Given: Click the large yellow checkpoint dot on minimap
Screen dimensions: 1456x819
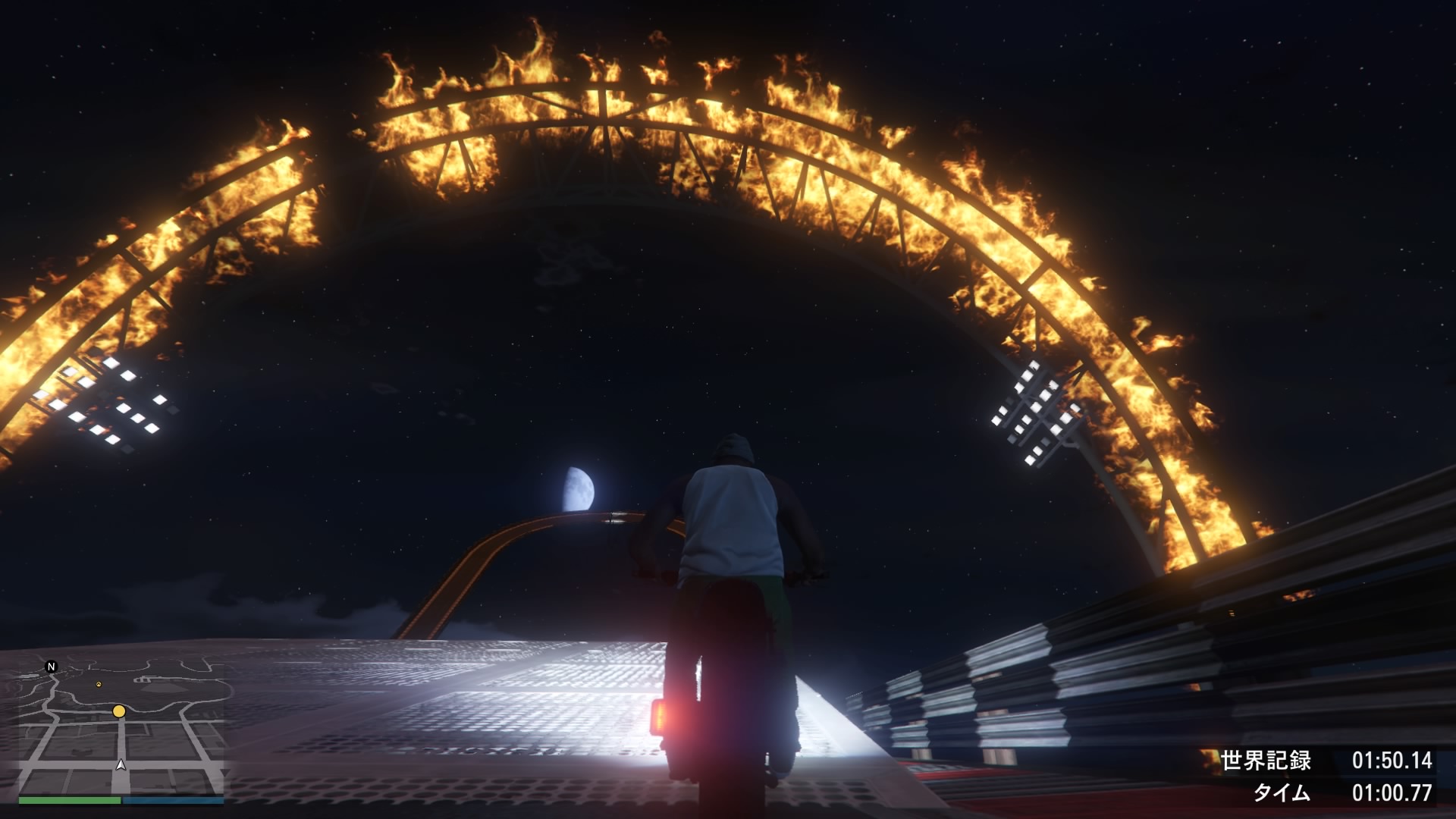Looking at the screenshot, I should pos(119,711).
